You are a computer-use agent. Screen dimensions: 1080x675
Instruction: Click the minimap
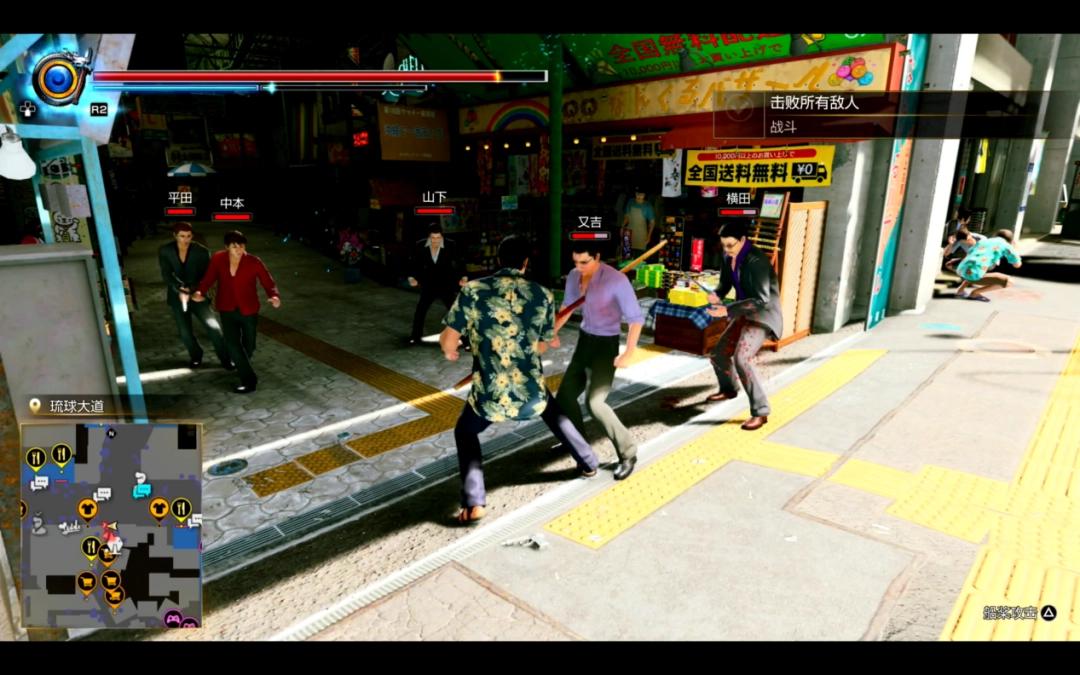111,525
